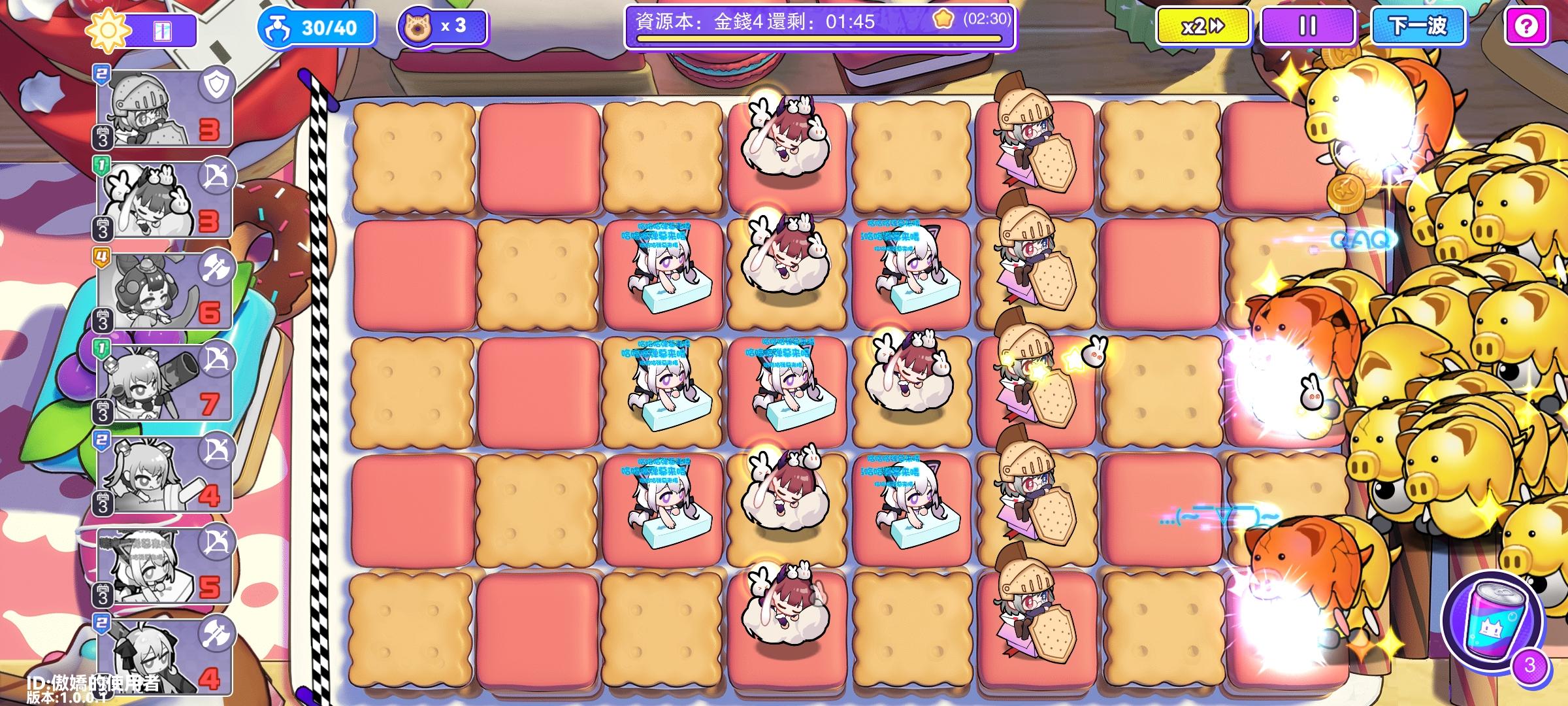Toggle the card slot inside the sun meter
The image size is (1568, 706).
coord(161,28)
